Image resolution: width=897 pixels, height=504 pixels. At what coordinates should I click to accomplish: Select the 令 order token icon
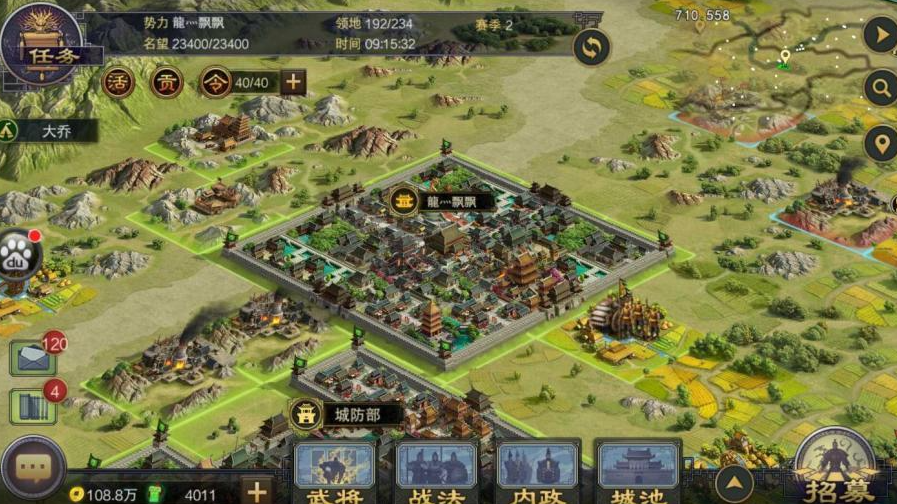(215, 82)
